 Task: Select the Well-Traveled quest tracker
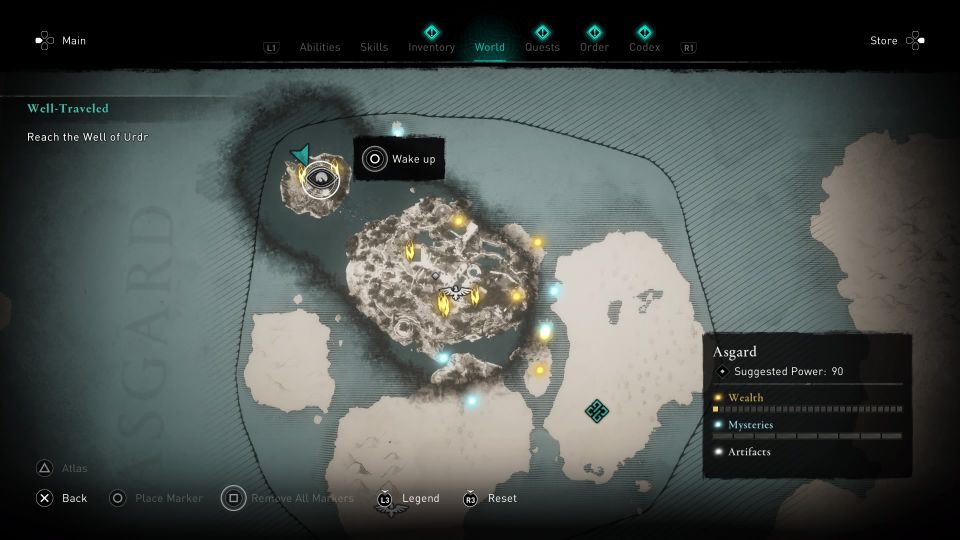(68, 108)
